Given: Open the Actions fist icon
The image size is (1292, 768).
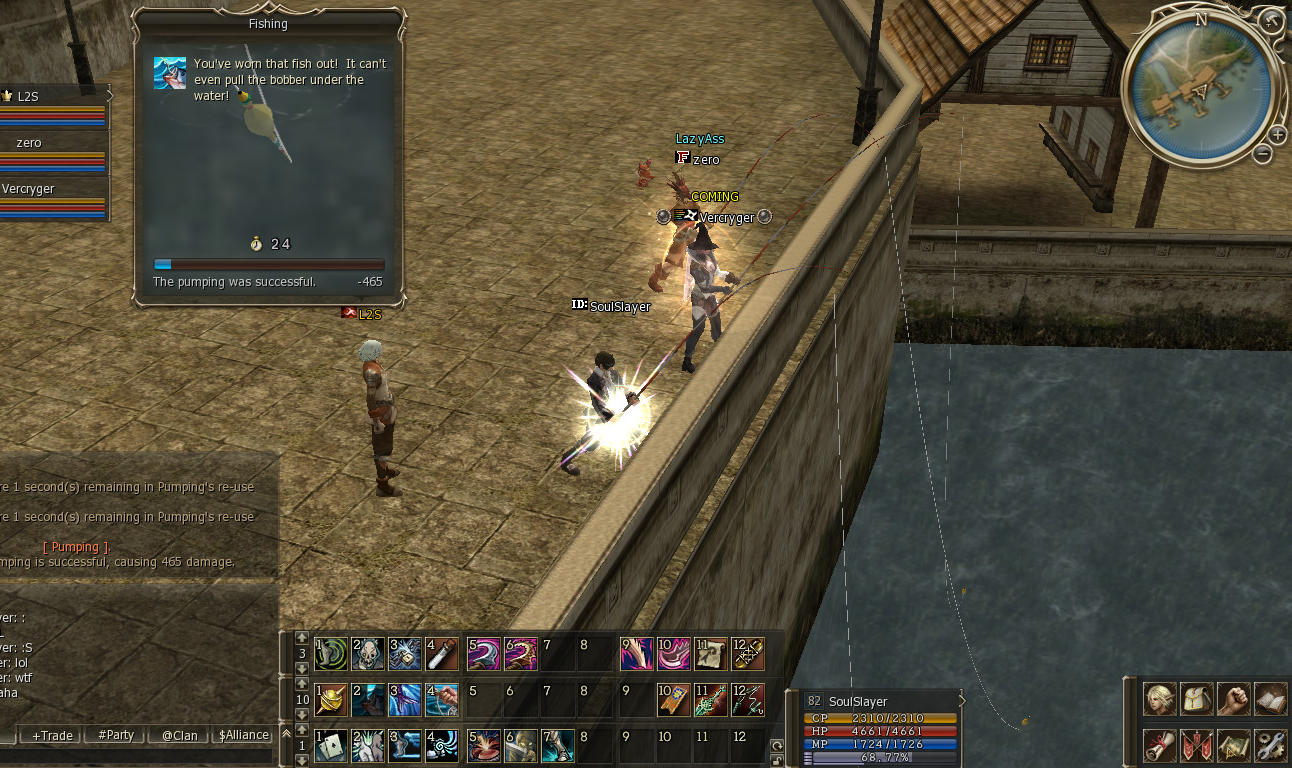Looking at the screenshot, I should pyautogui.click(x=1232, y=700).
